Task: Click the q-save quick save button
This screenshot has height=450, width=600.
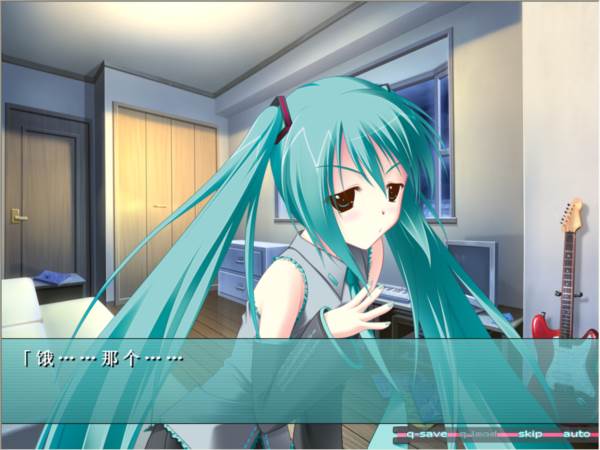Action: pyautogui.click(x=424, y=435)
